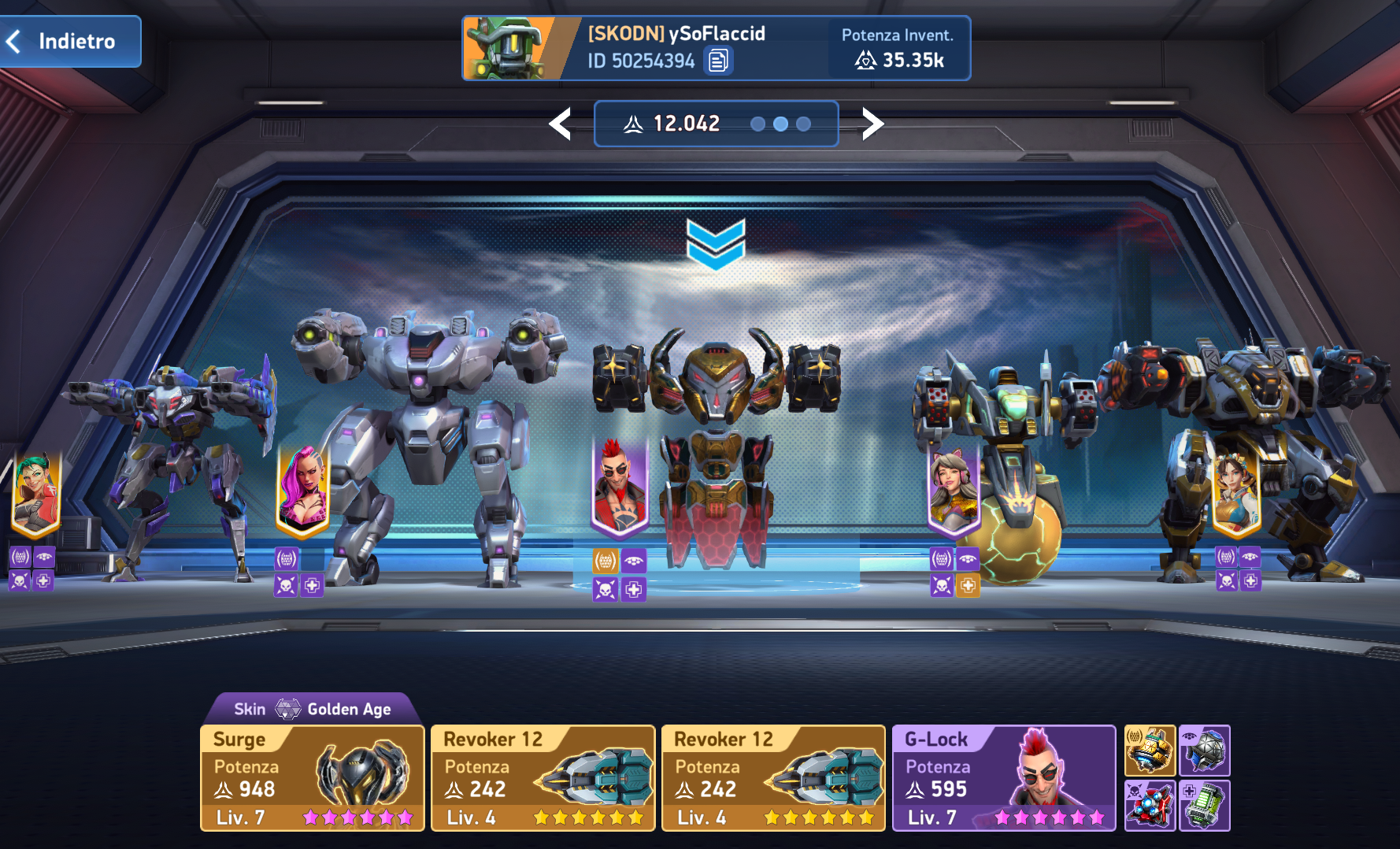Select the red and blue cluster implant slot

[x=1150, y=806]
